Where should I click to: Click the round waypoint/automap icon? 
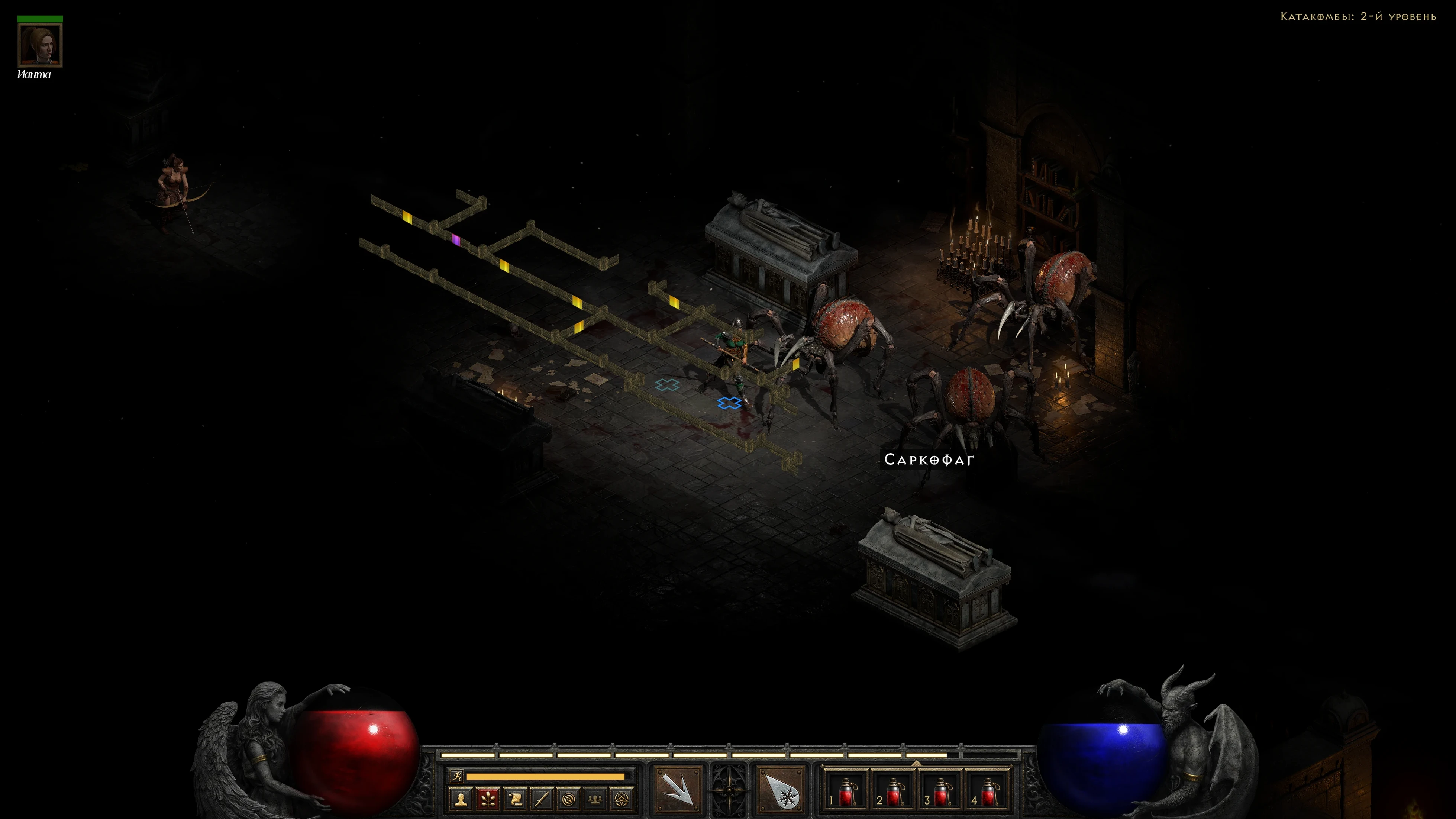click(x=569, y=799)
